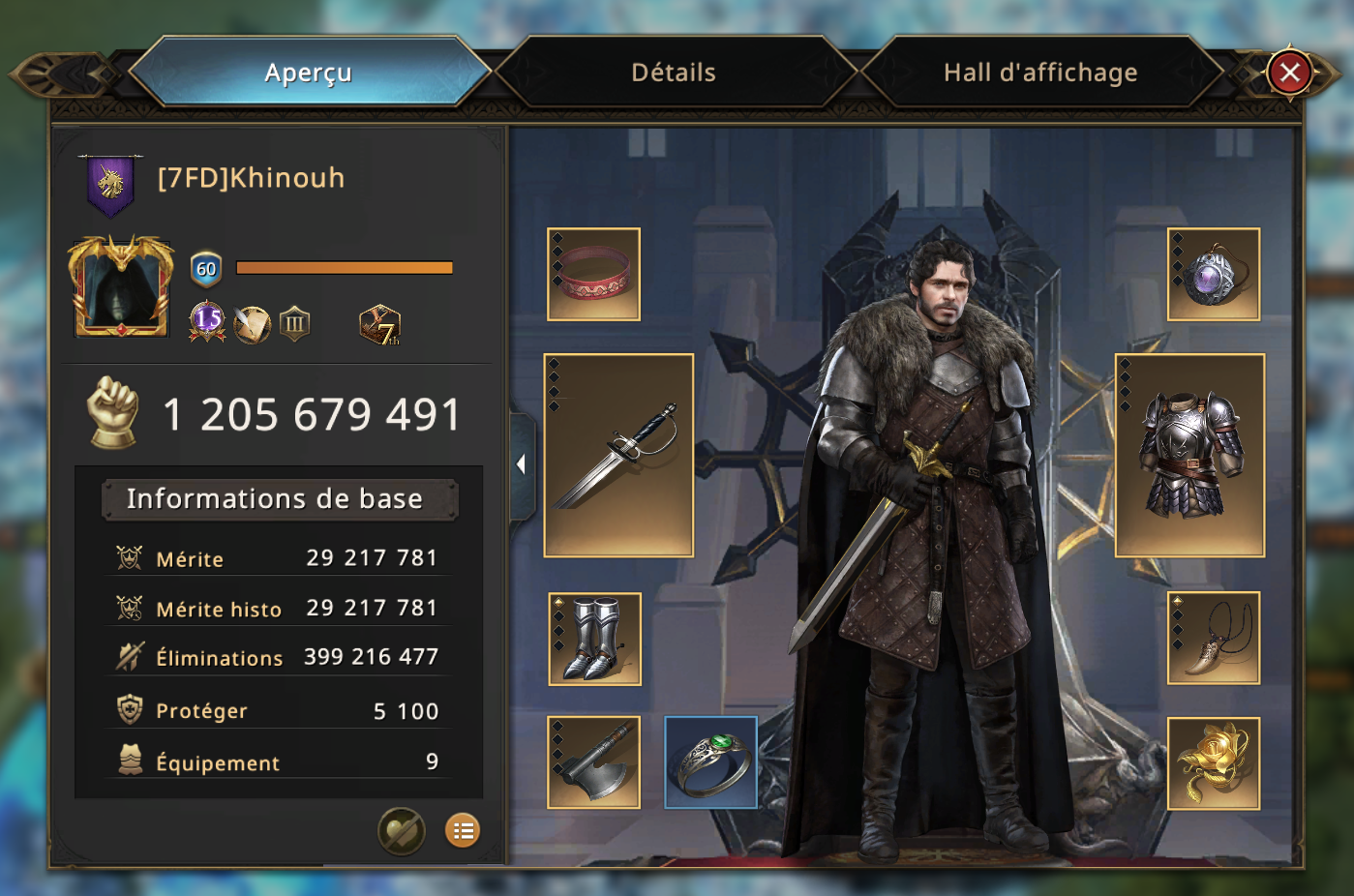Viewport: 1354px width, 896px height.
Task: Open the chest armor equipment slot
Action: point(1189,455)
